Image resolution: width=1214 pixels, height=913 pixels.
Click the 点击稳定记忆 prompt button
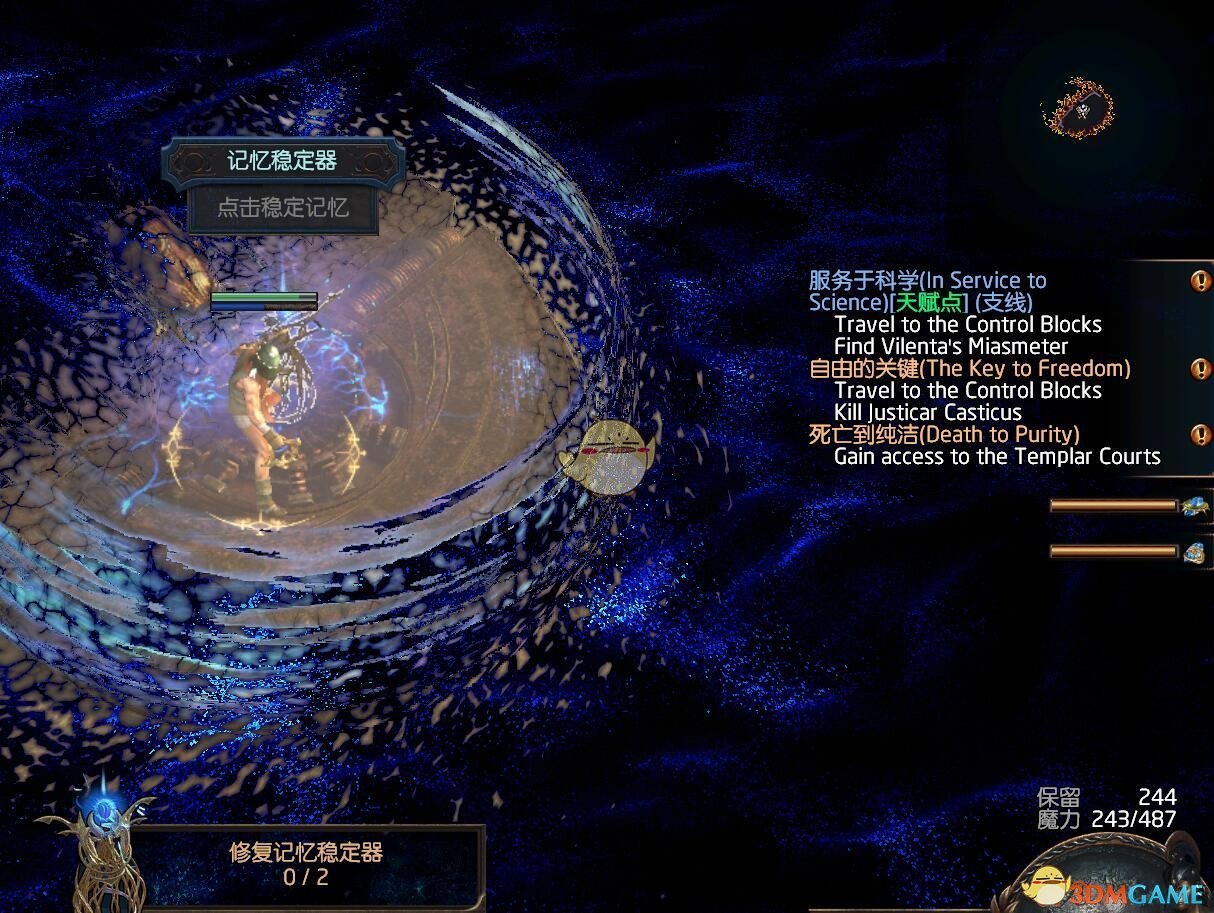click(283, 208)
